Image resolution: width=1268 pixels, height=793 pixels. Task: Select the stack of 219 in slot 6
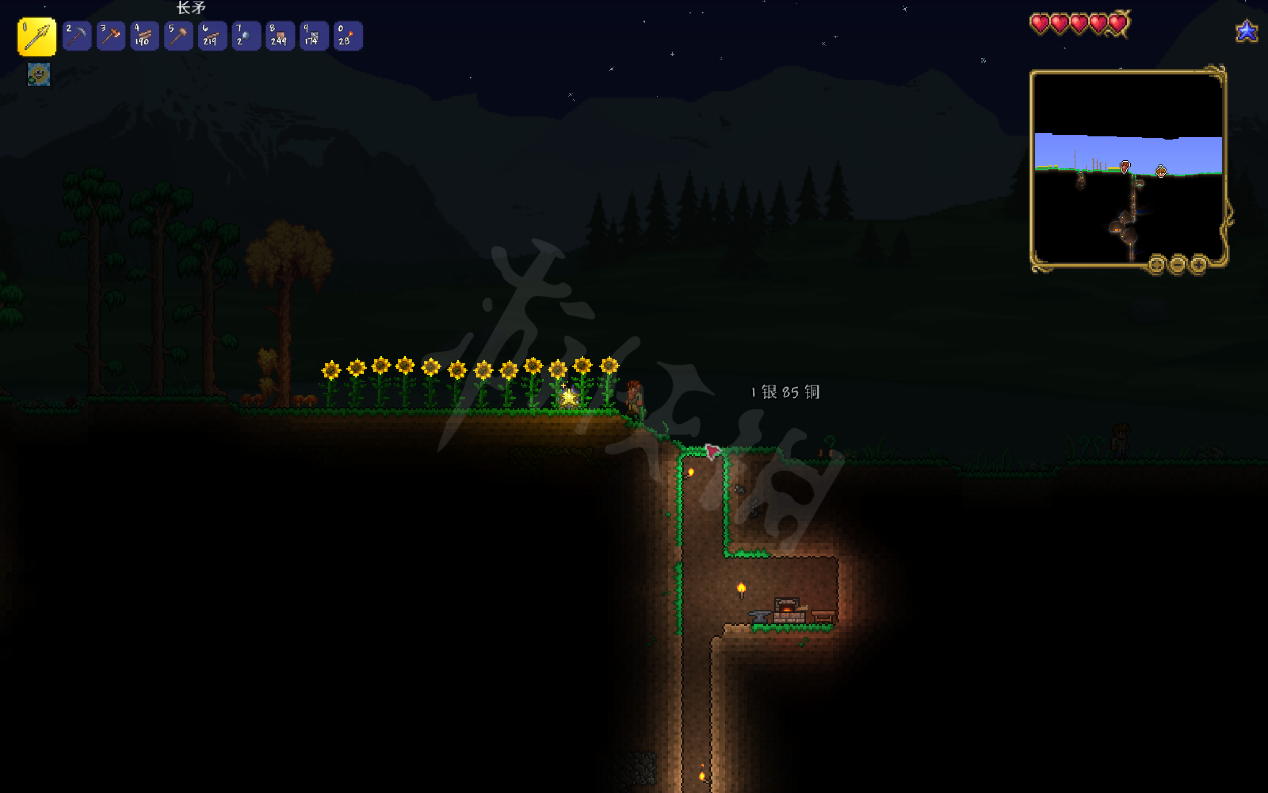click(x=213, y=37)
